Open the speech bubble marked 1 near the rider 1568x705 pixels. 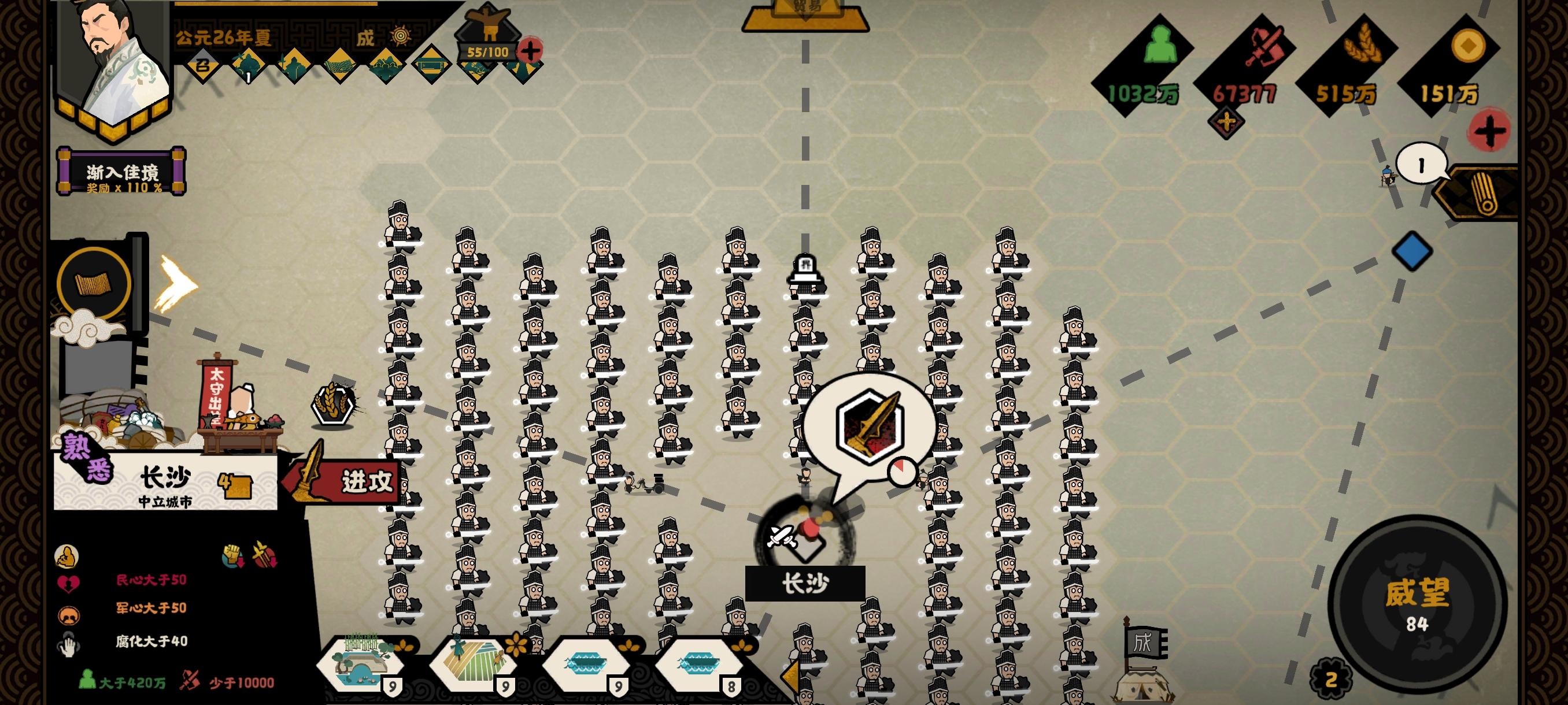1420,164
